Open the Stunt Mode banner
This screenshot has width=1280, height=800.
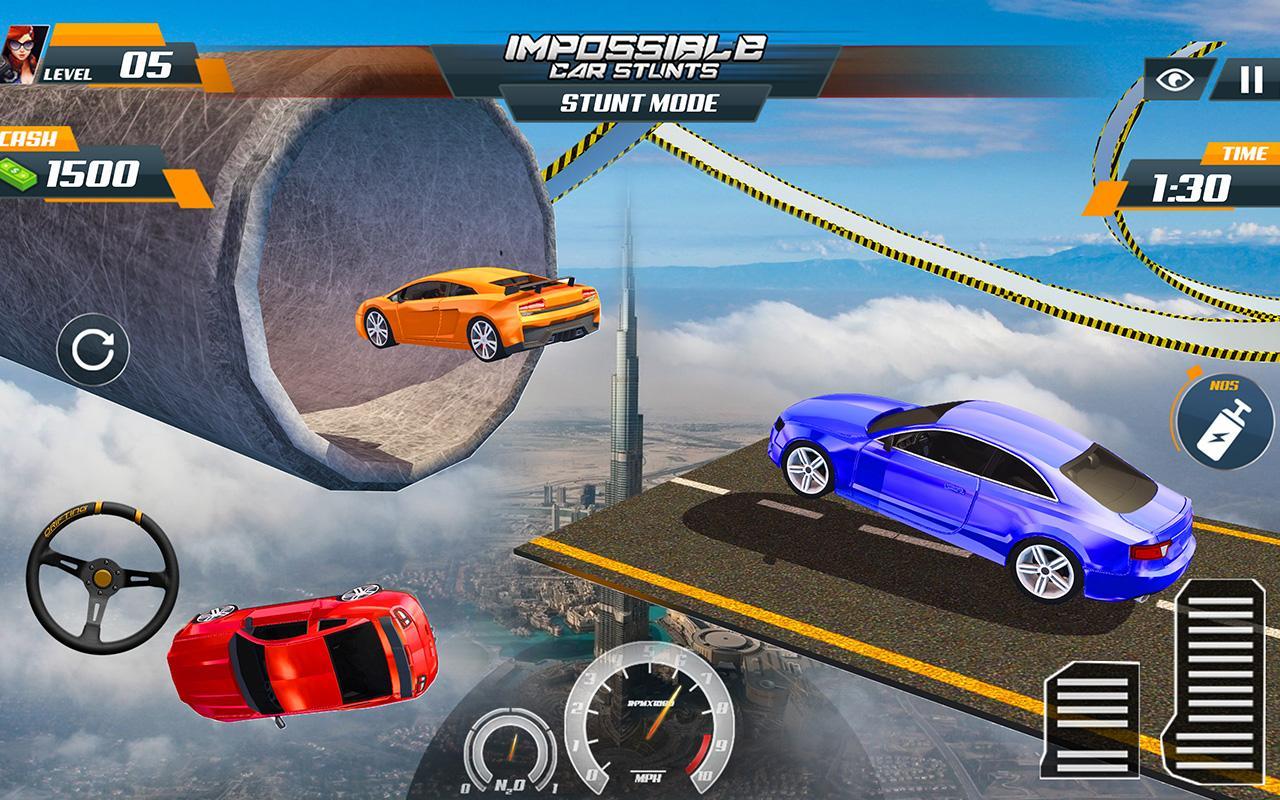click(640, 101)
